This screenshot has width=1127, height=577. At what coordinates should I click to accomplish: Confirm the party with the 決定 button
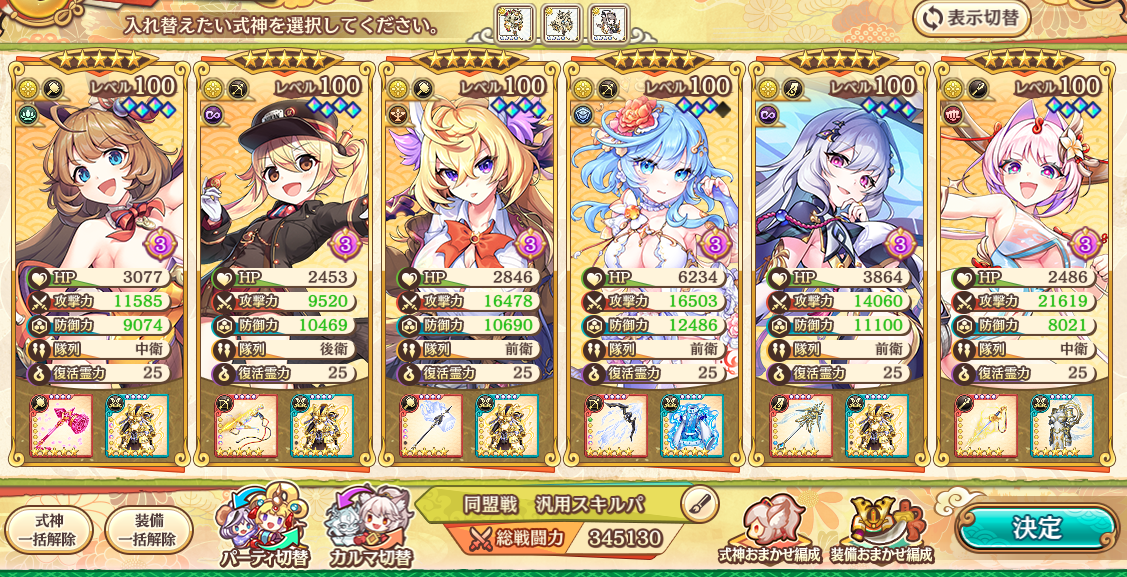pos(1036,527)
